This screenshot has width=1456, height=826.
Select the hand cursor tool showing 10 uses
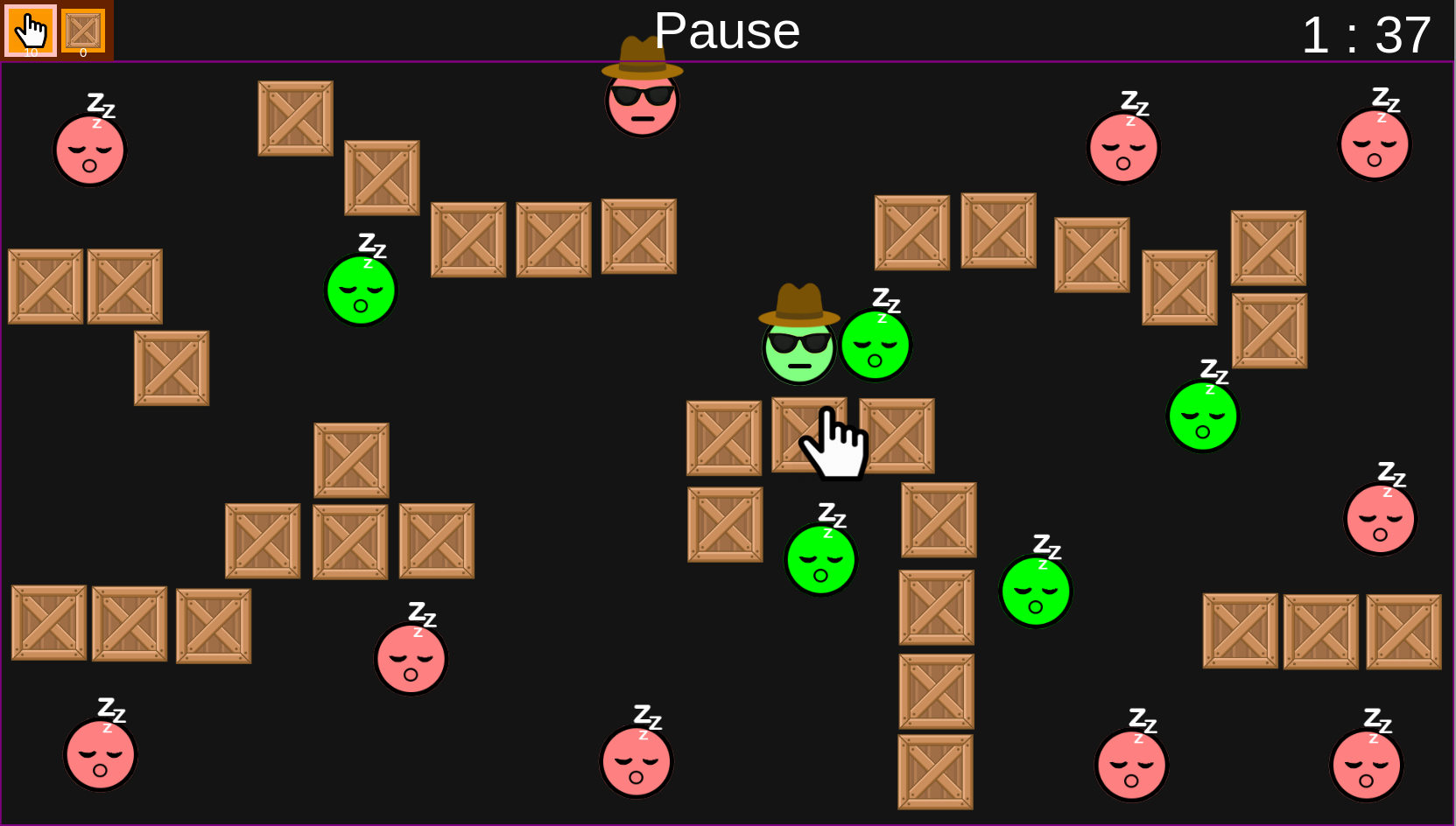pos(31,30)
